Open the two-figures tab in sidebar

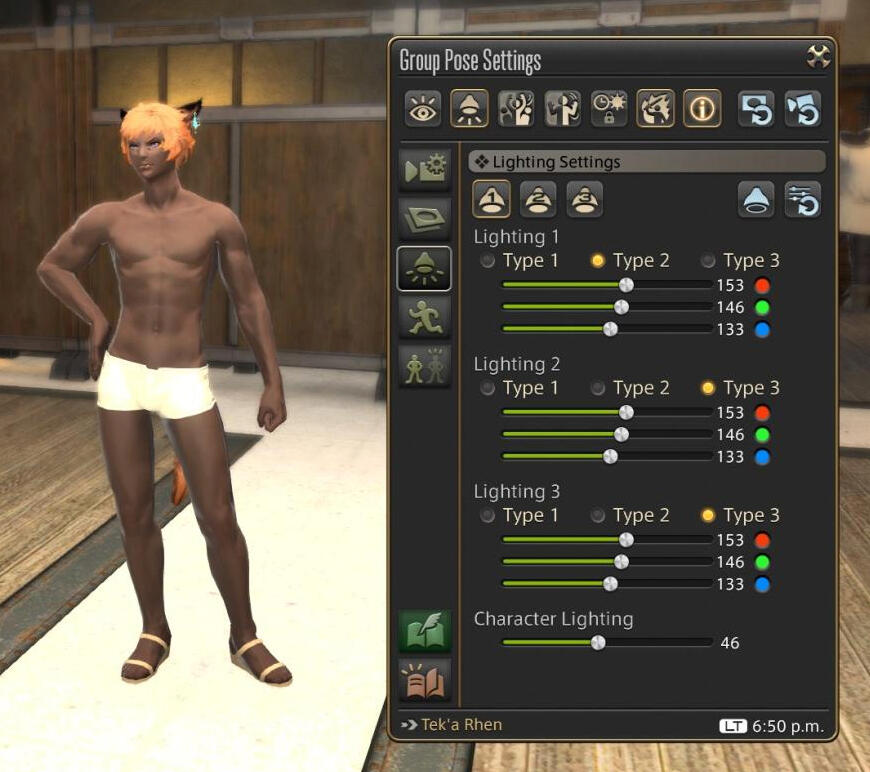coord(424,366)
